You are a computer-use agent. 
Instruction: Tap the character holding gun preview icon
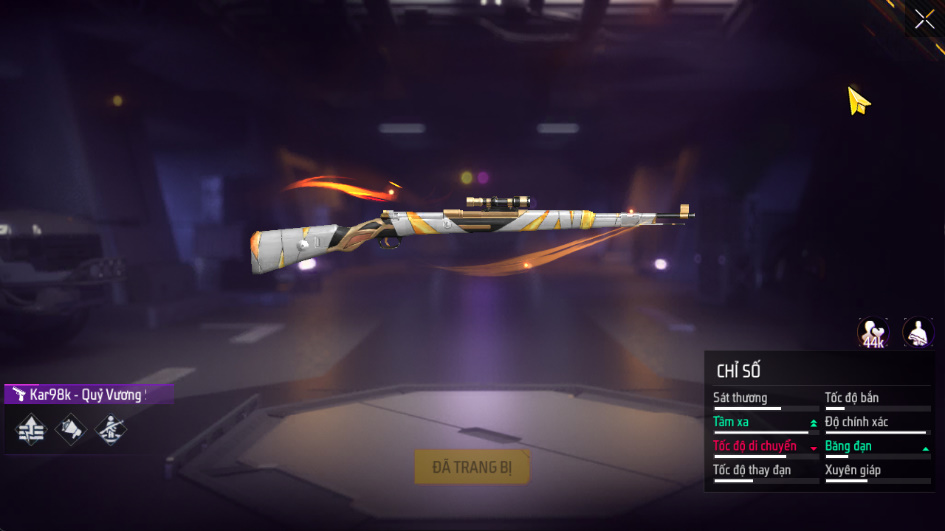pos(917,333)
